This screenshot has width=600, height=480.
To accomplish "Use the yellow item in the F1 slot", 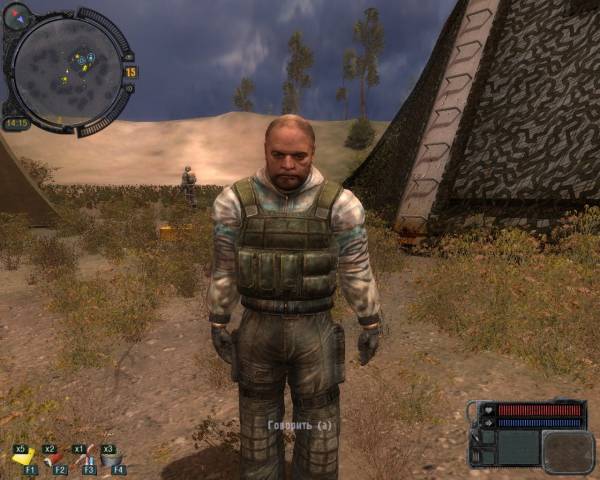I will 23,458.
